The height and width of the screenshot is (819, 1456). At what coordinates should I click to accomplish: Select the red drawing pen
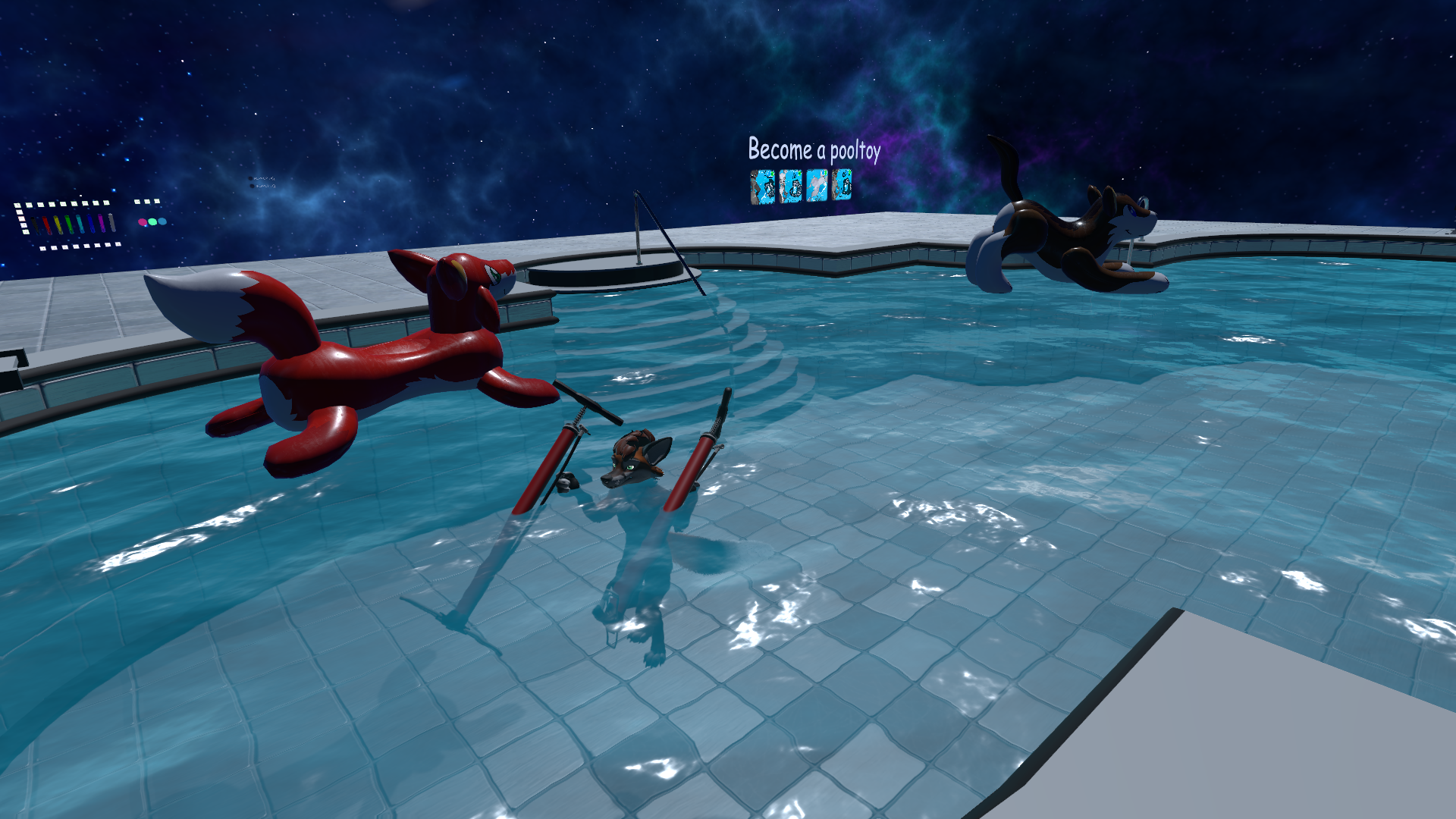pyautogui.click(x=46, y=225)
